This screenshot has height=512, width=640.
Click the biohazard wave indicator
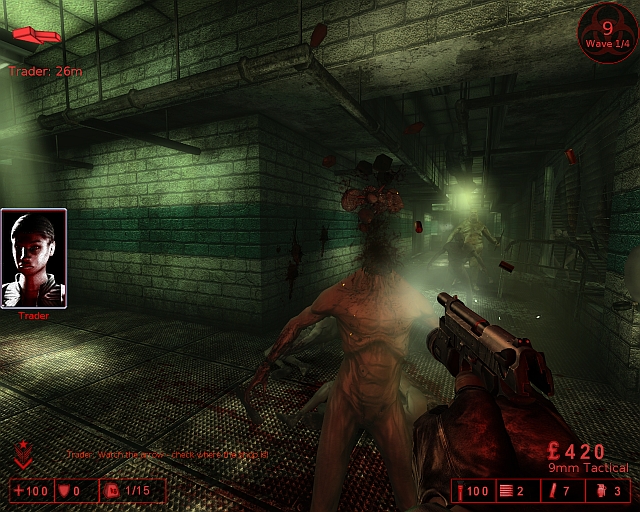[607, 33]
